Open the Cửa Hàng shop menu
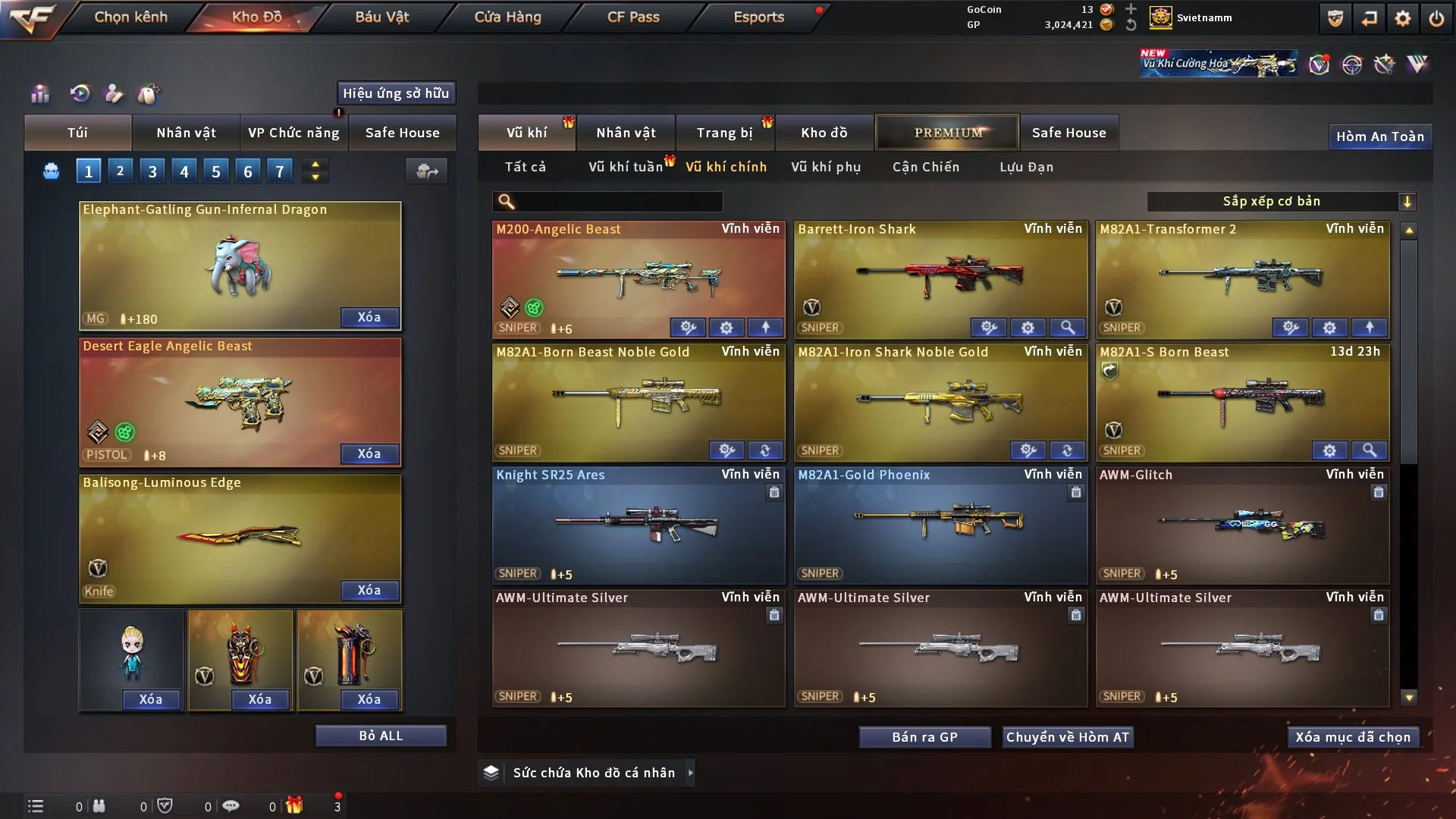 click(507, 17)
